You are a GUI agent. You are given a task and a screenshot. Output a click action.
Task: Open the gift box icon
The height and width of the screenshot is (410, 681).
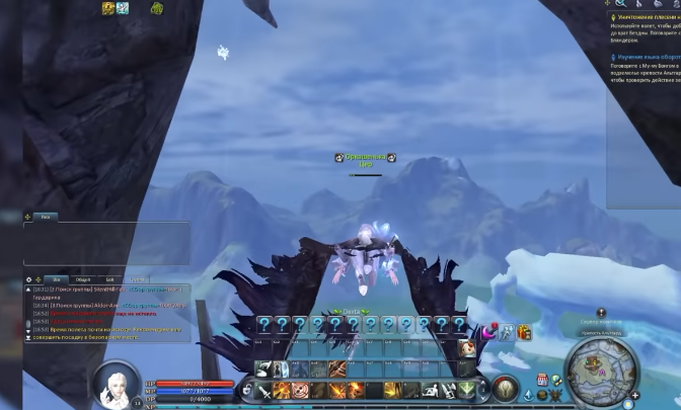(525, 331)
